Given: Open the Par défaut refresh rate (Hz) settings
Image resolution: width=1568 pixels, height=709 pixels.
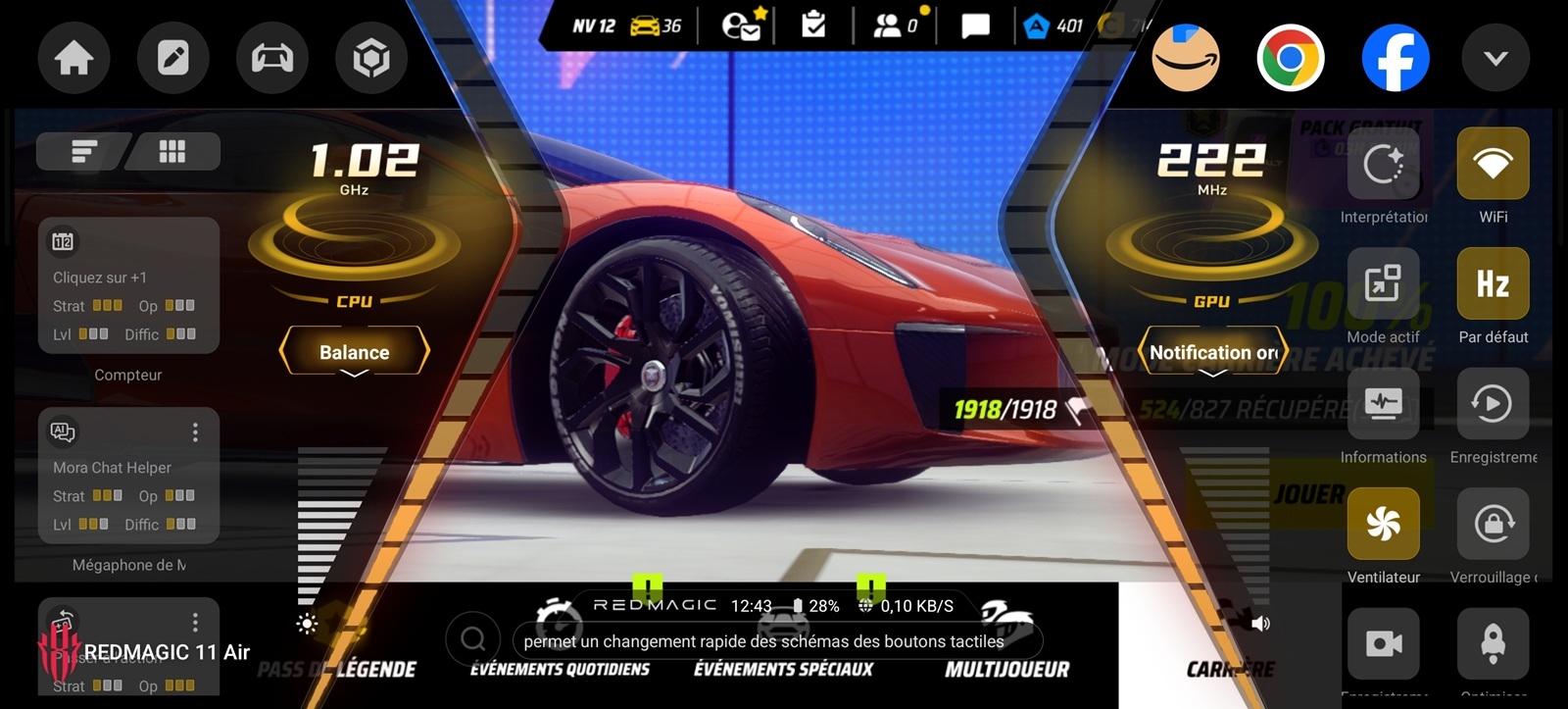Looking at the screenshot, I should click(x=1493, y=284).
